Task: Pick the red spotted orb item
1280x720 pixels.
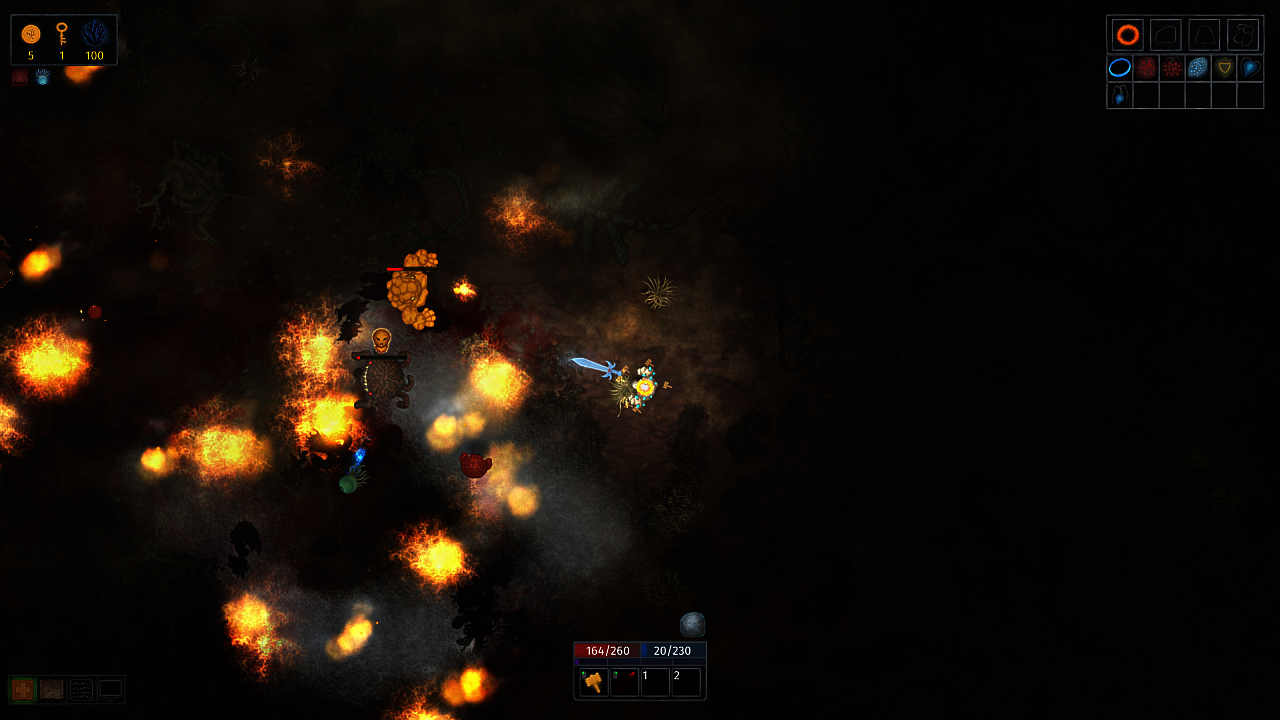Action: pos(1146,68)
